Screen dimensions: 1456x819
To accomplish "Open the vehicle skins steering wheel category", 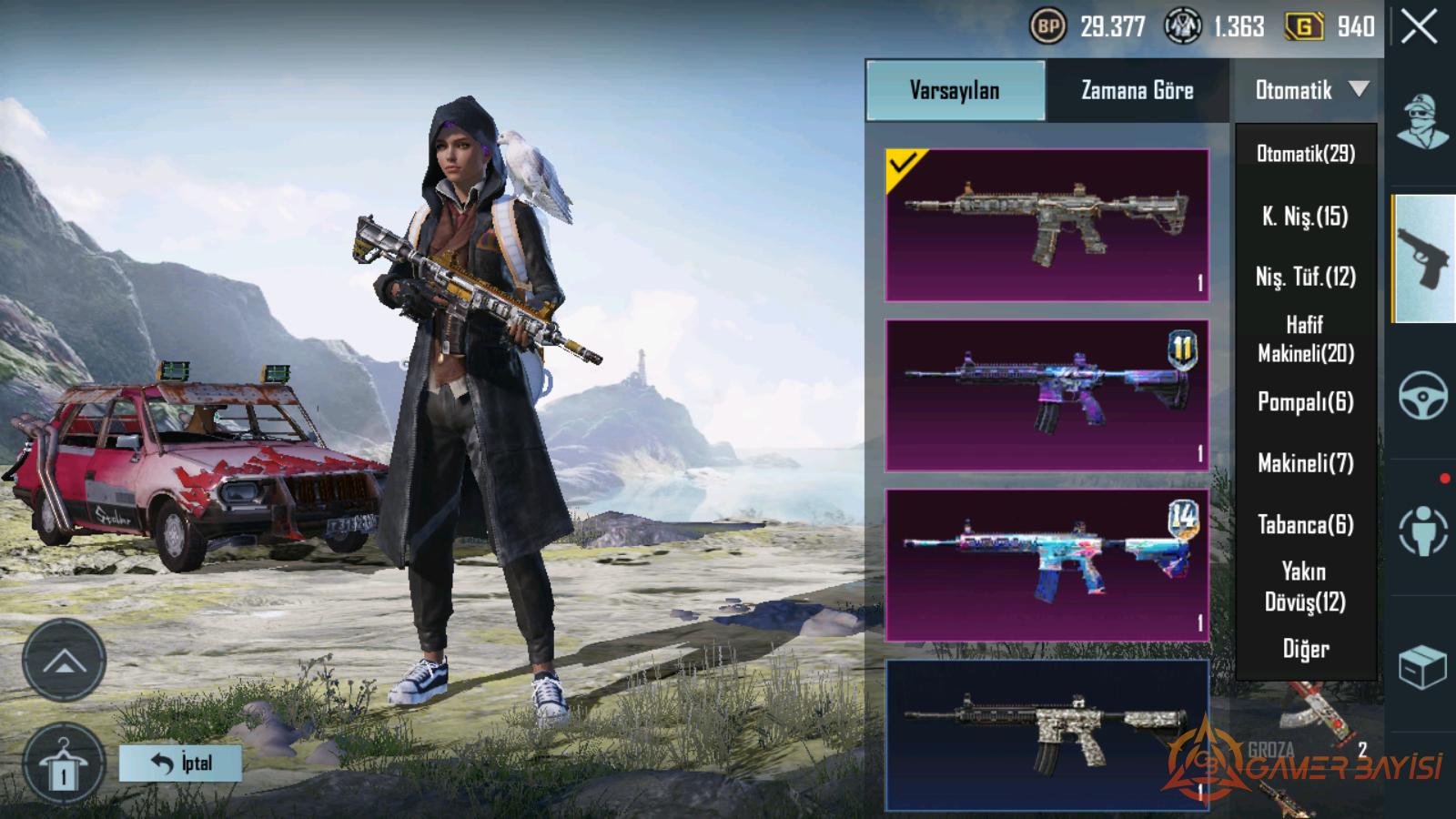I will [1422, 396].
